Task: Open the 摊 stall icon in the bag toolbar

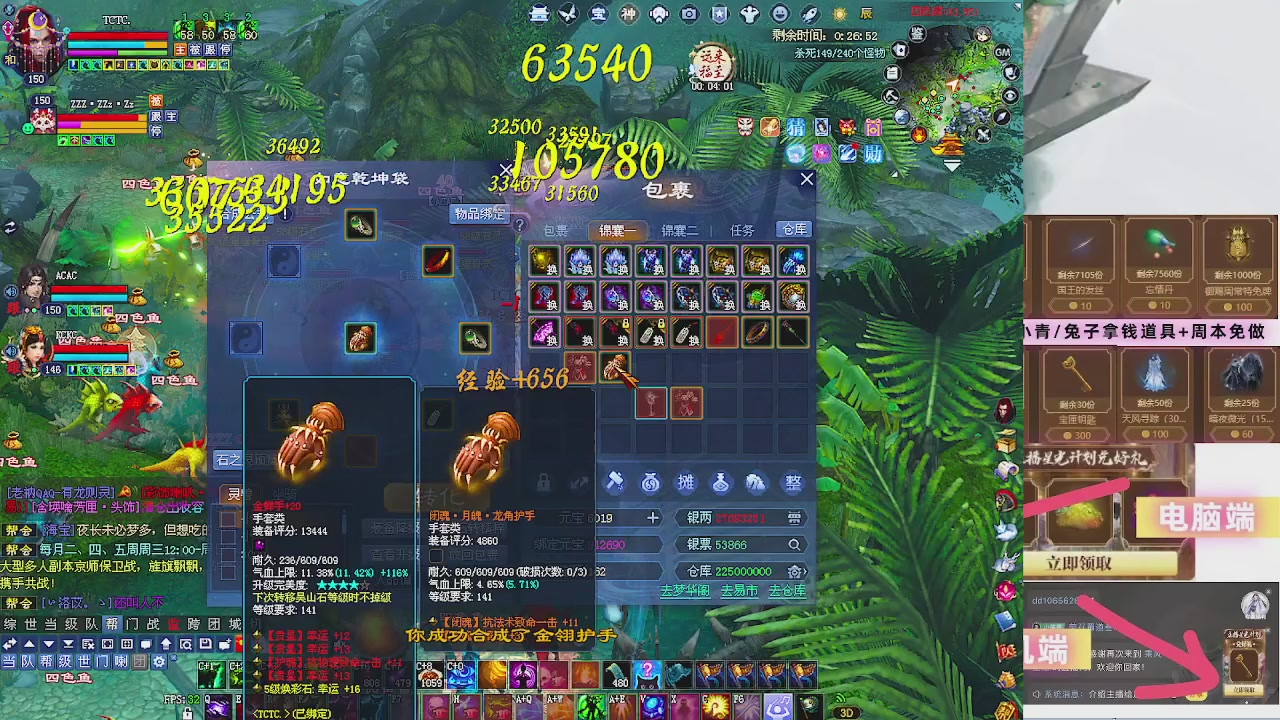Action: coord(687,483)
